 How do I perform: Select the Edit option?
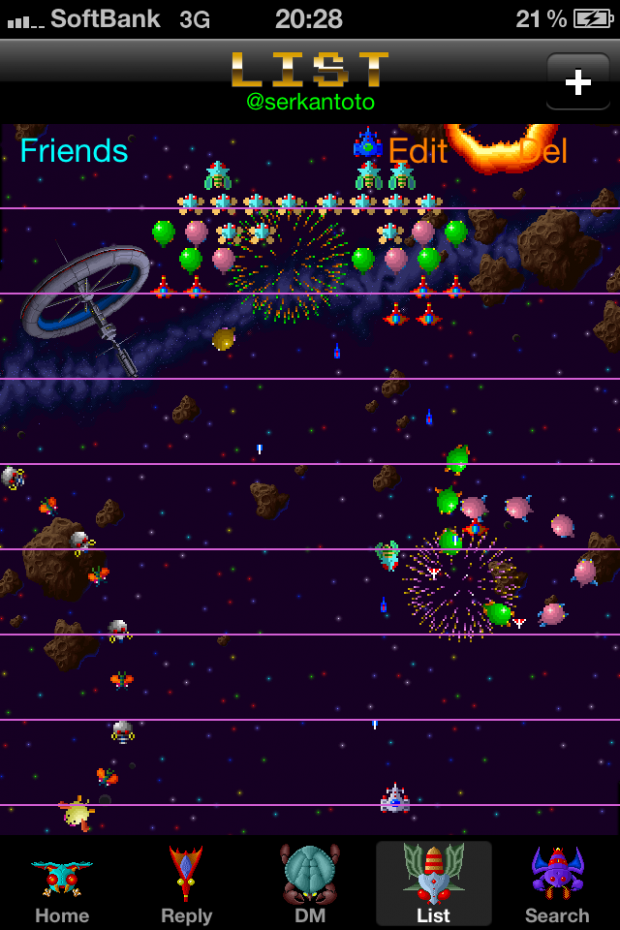point(418,151)
